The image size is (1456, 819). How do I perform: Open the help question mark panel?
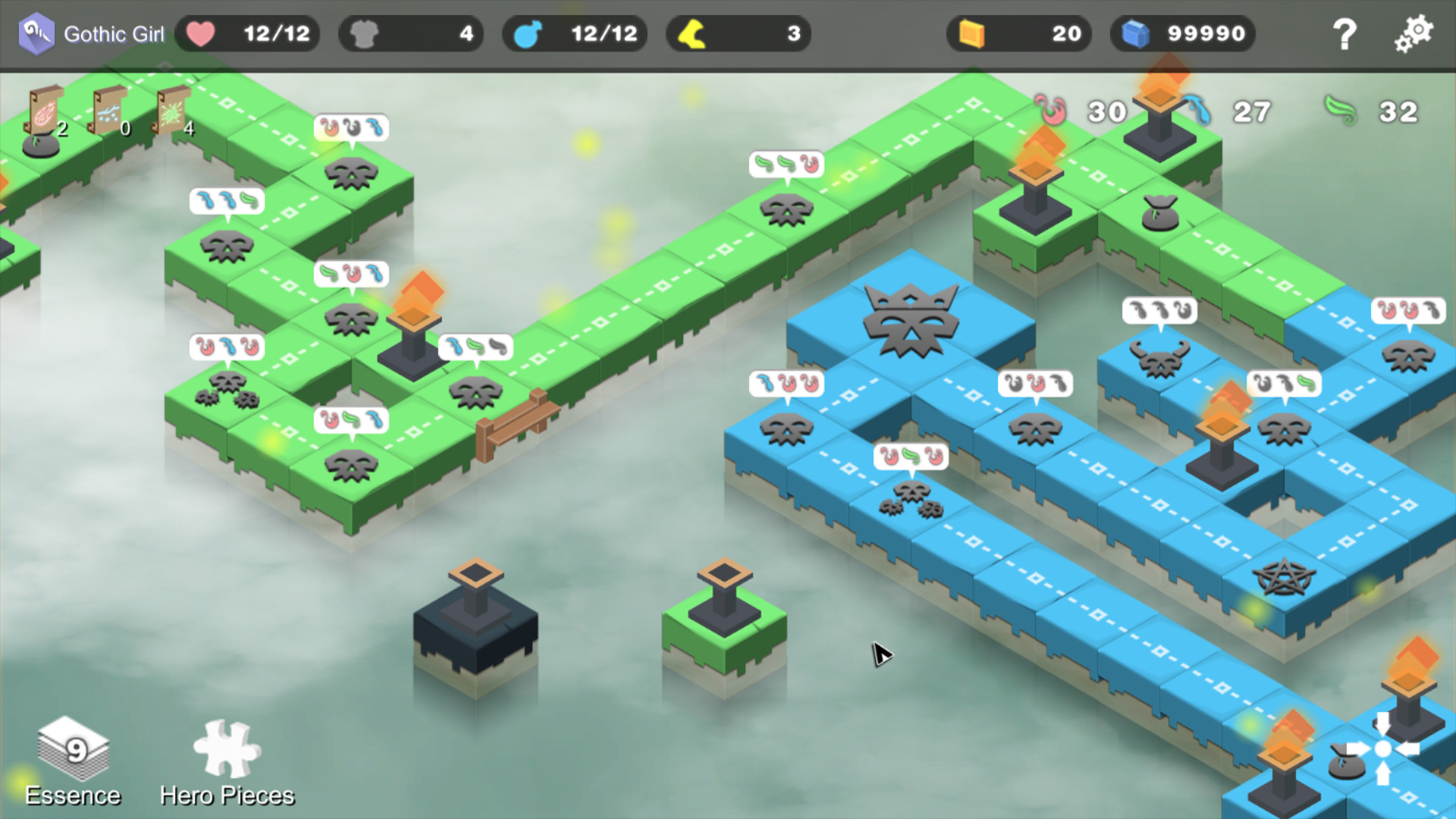click(1345, 33)
